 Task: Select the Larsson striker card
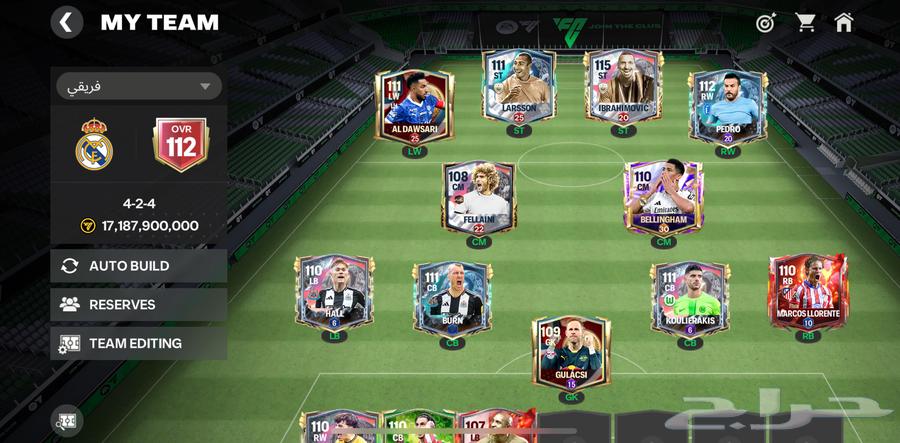click(519, 89)
